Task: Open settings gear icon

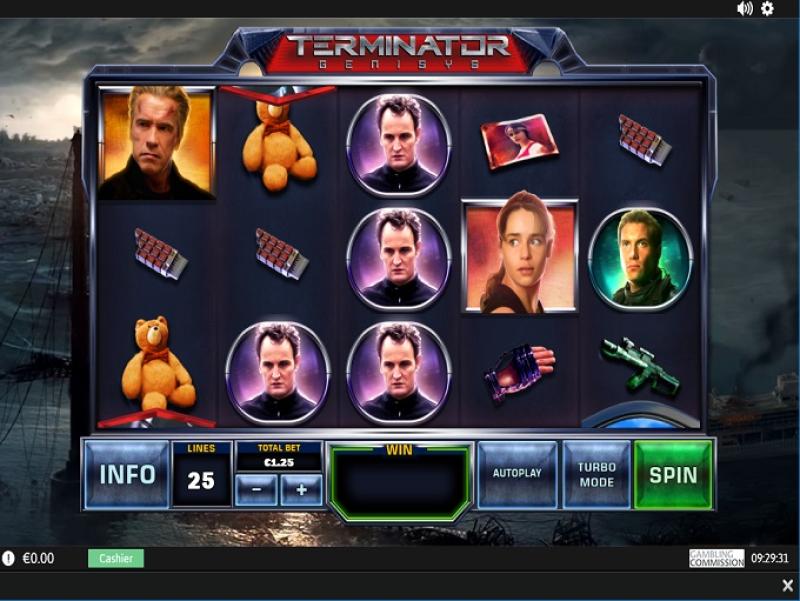Action: [x=767, y=9]
